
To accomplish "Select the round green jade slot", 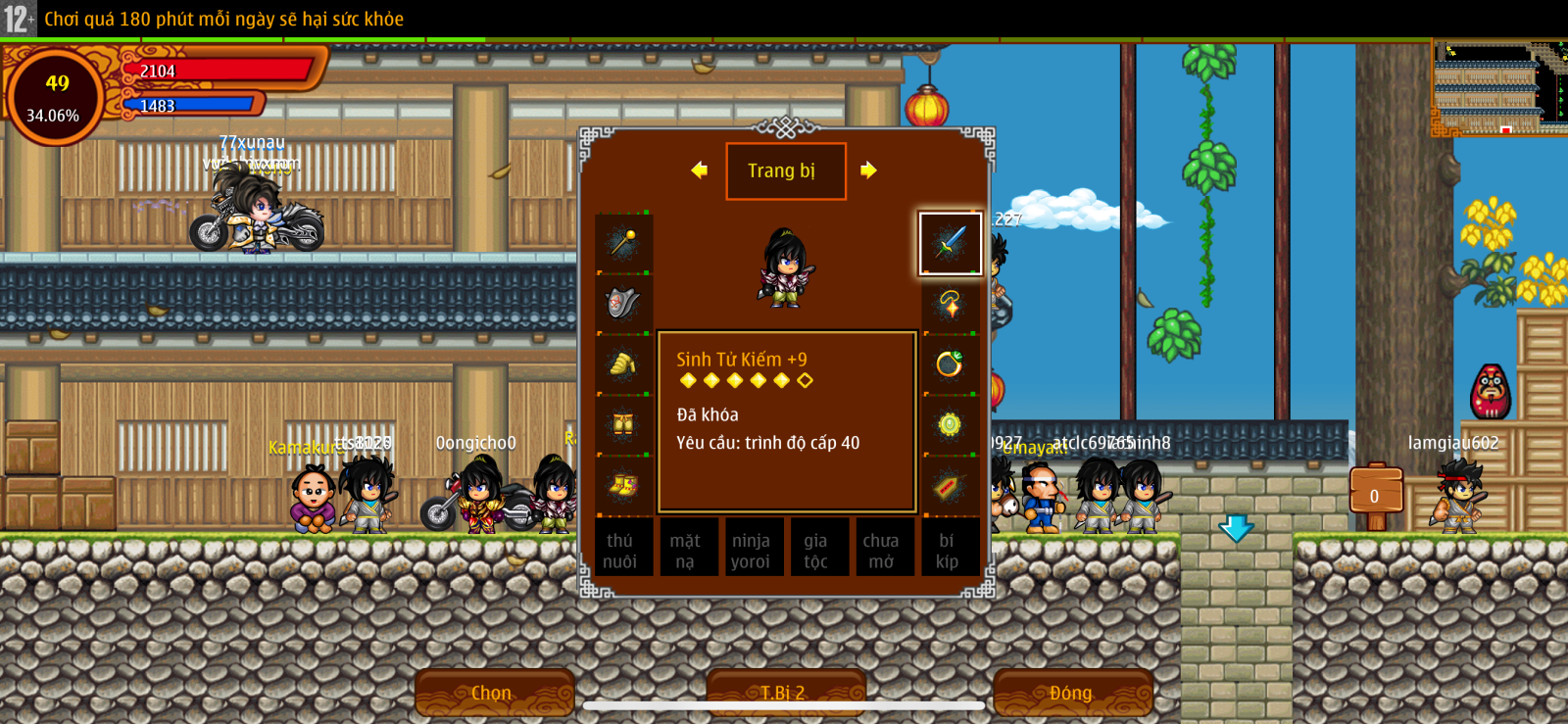I will pos(949,424).
